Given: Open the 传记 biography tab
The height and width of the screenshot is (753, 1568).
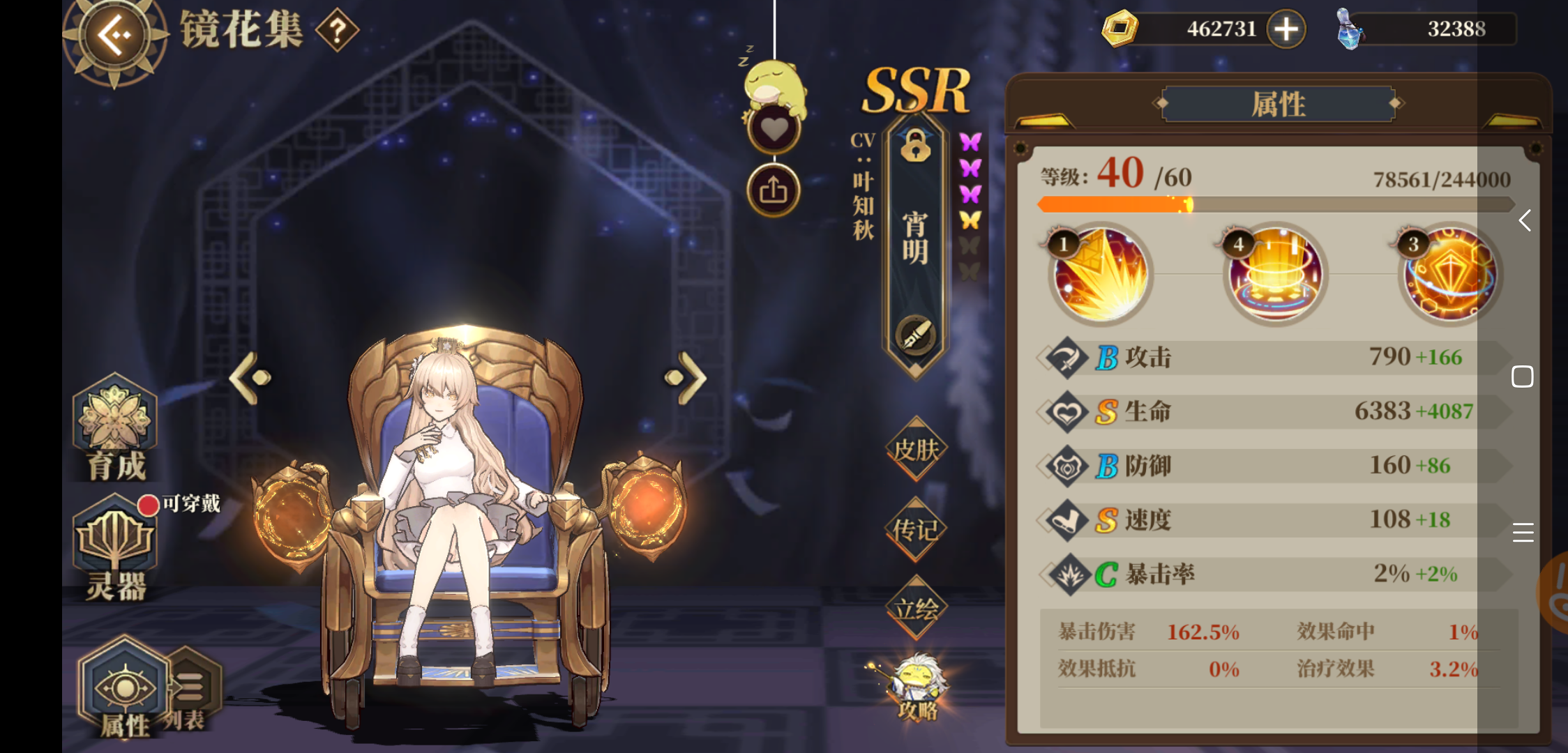Looking at the screenshot, I should coord(914,530).
